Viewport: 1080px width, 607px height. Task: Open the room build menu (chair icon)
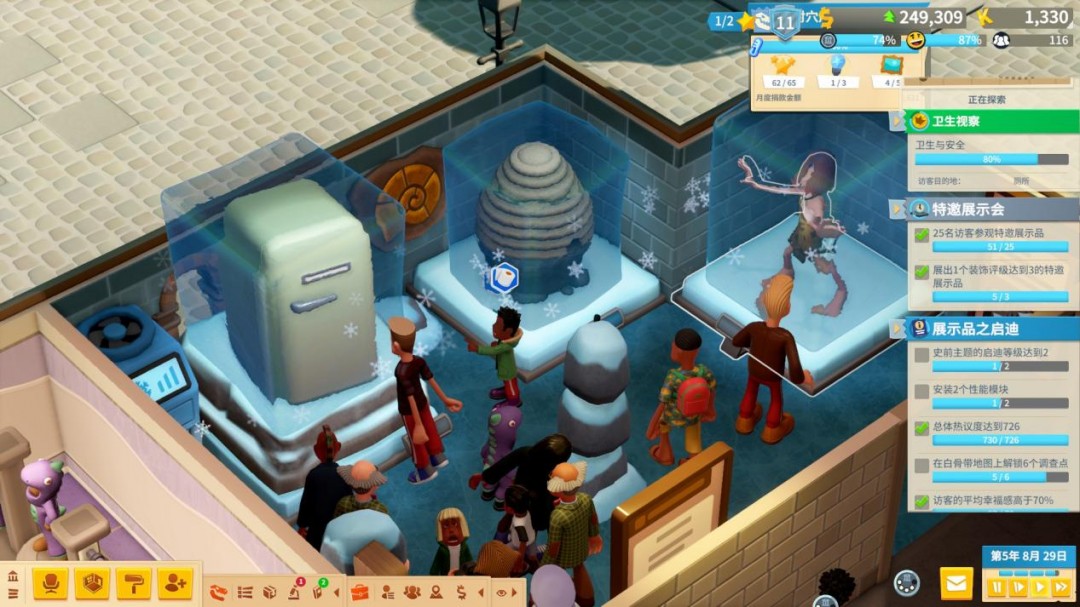pos(50,583)
